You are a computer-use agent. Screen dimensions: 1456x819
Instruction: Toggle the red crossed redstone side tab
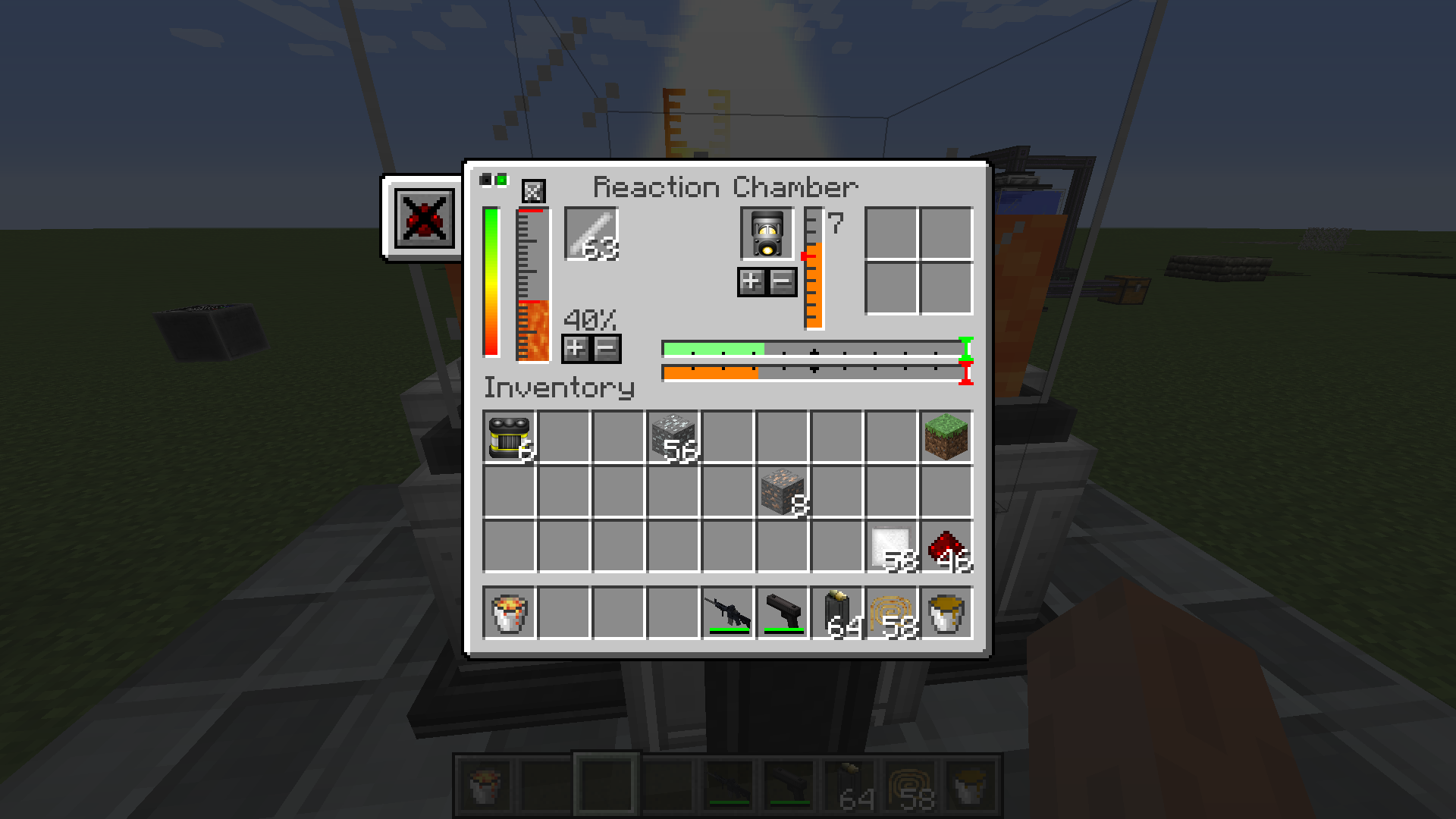425,218
